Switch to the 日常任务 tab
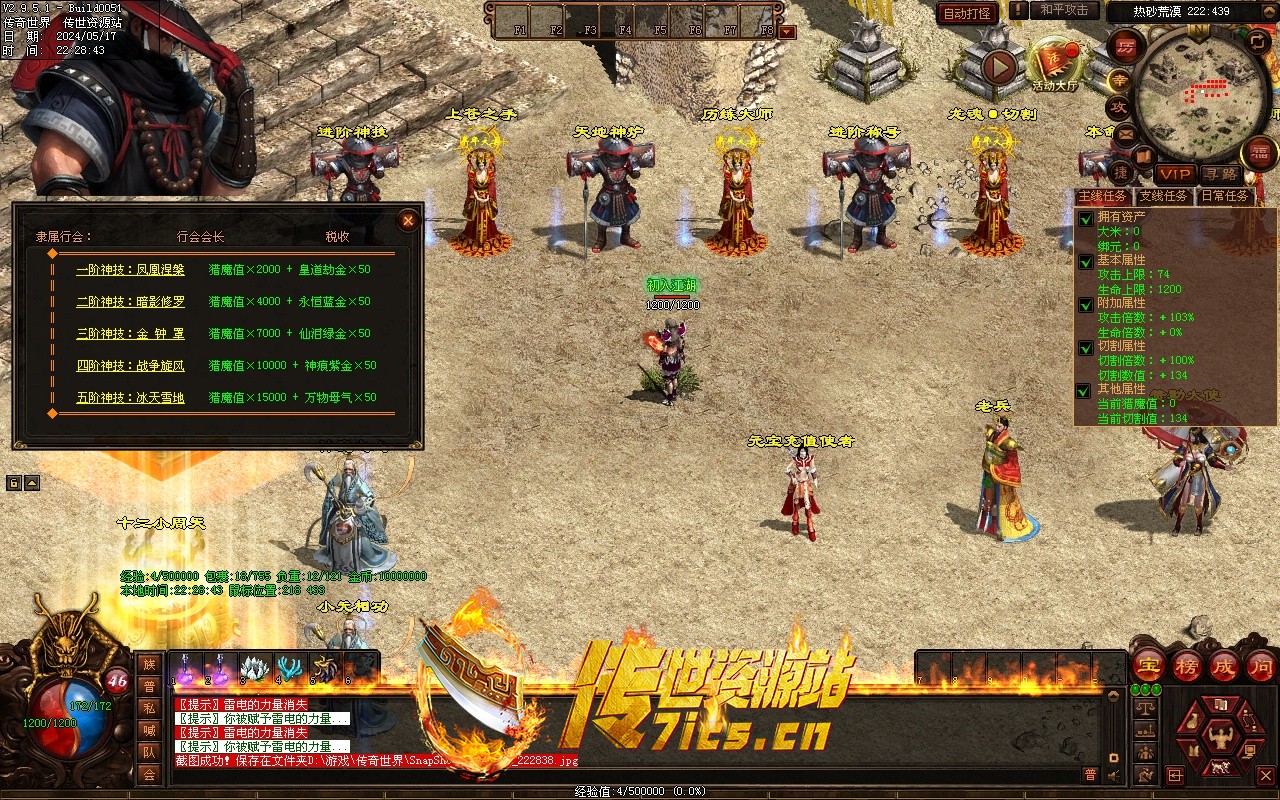The image size is (1280, 800). pyautogui.click(x=1225, y=196)
